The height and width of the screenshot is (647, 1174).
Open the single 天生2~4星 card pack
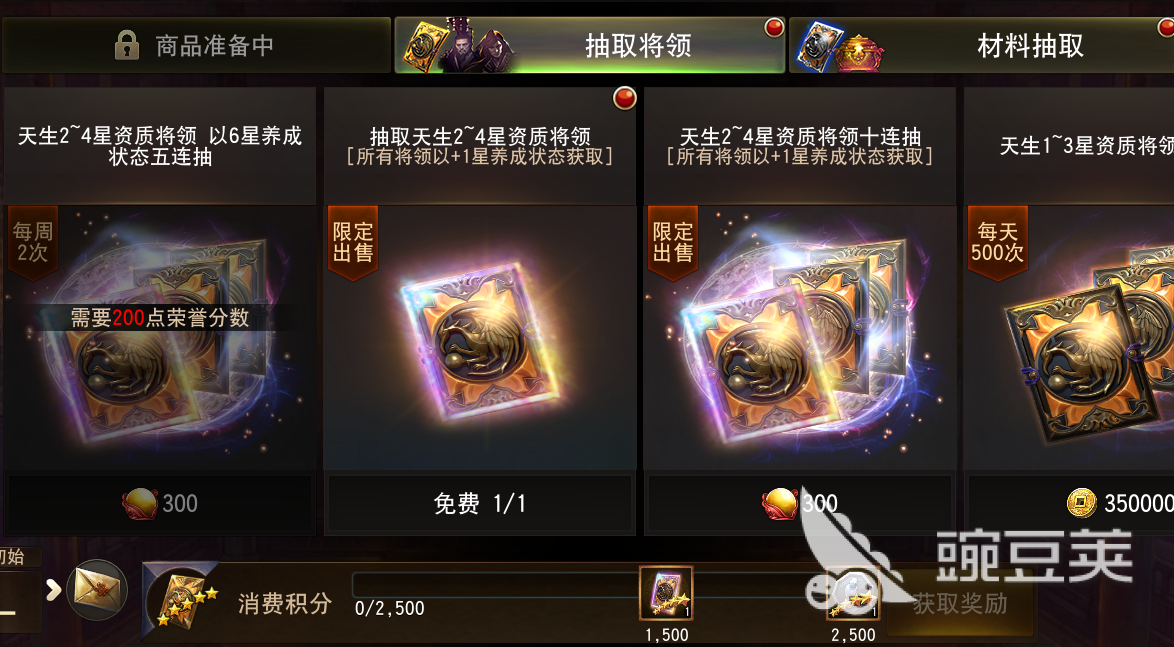click(480, 340)
